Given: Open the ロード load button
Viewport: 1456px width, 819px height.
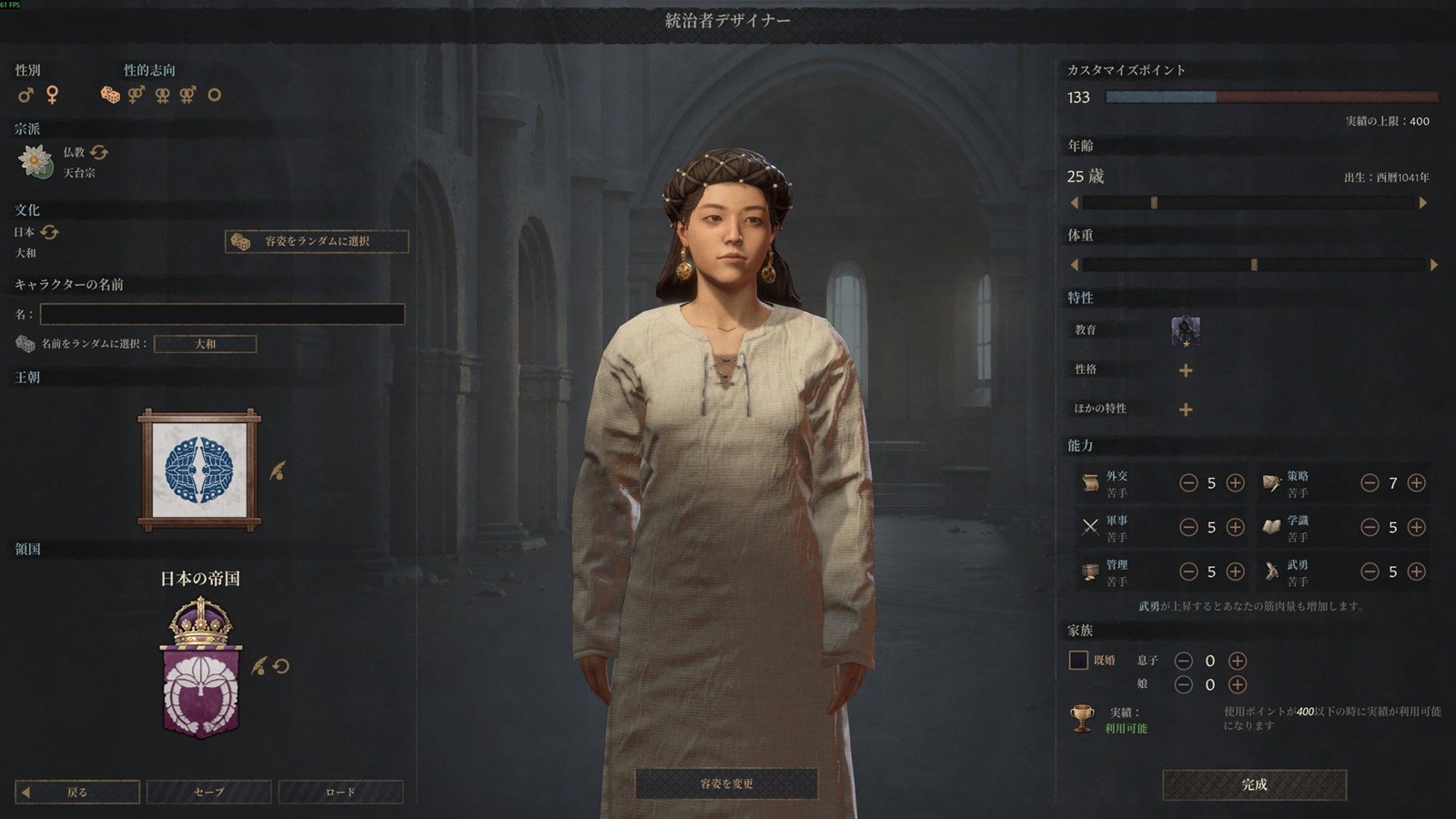Looking at the screenshot, I should [340, 792].
